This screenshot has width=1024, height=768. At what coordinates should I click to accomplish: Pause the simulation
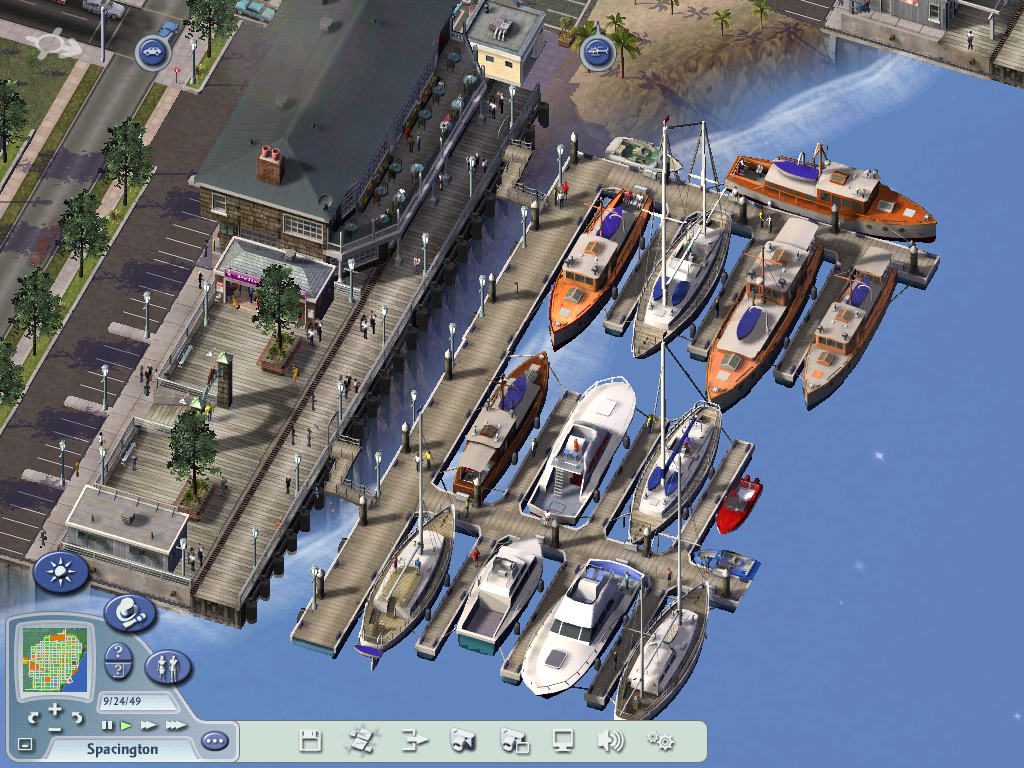tap(108, 724)
